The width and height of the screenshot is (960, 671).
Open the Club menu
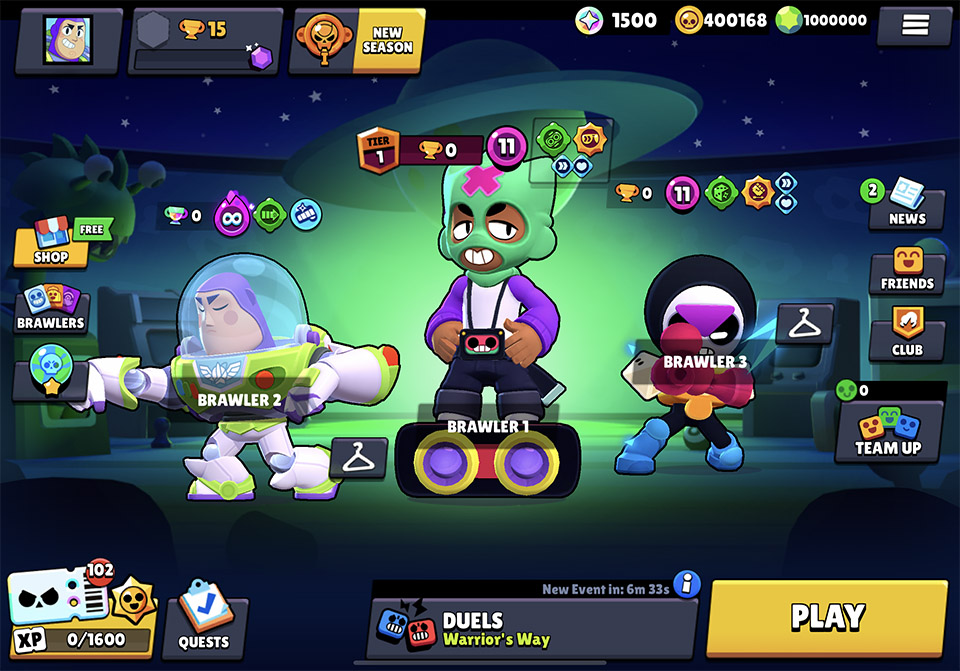pos(907,336)
